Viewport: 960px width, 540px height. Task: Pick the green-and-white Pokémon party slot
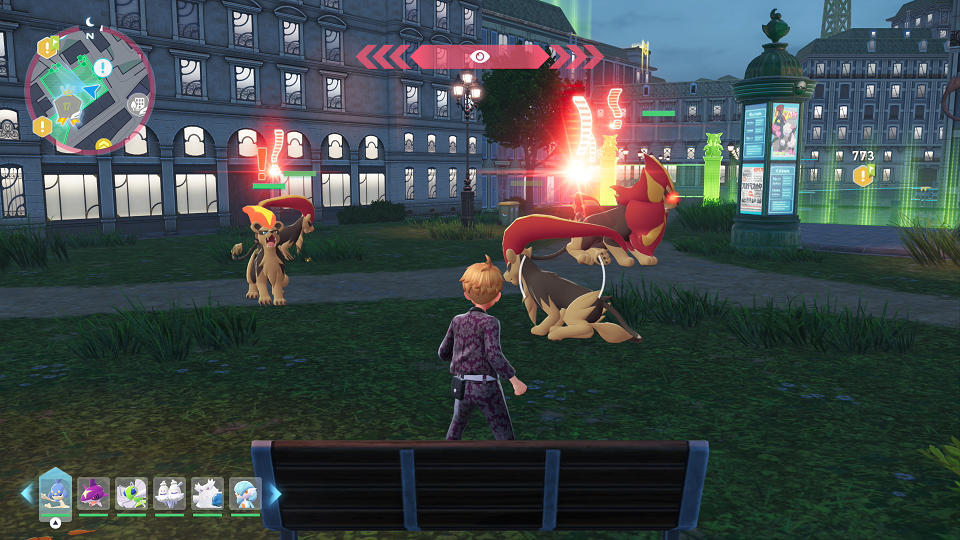click(x=131, y=494)
